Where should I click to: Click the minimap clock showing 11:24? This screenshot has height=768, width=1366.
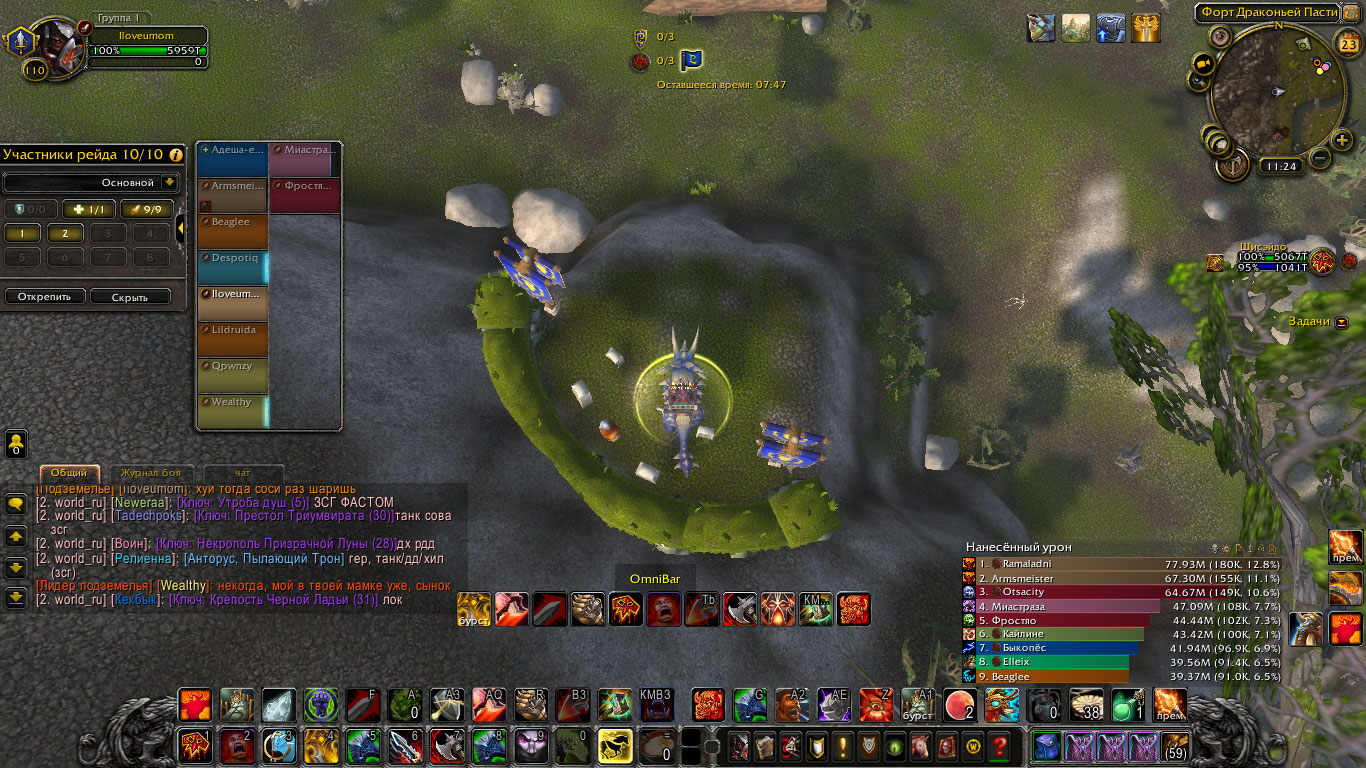pos(1280,167)
